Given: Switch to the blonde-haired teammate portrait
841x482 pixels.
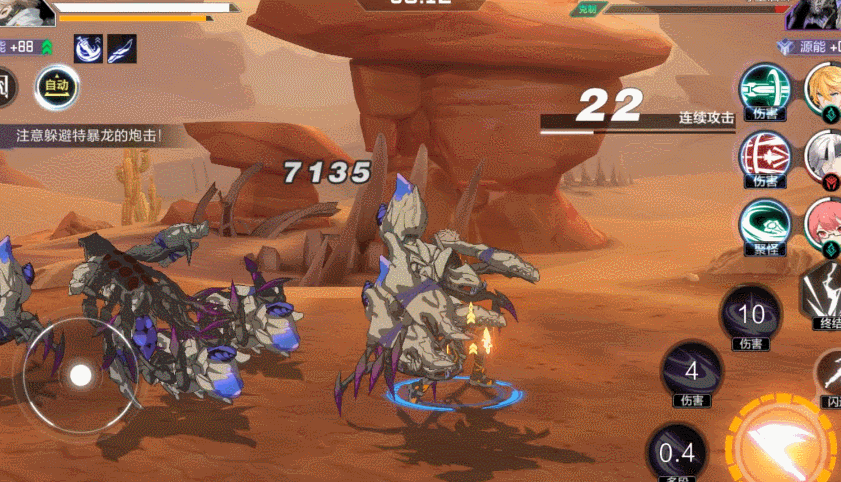Looking at the screenshot, I should (x=823, y=88).
